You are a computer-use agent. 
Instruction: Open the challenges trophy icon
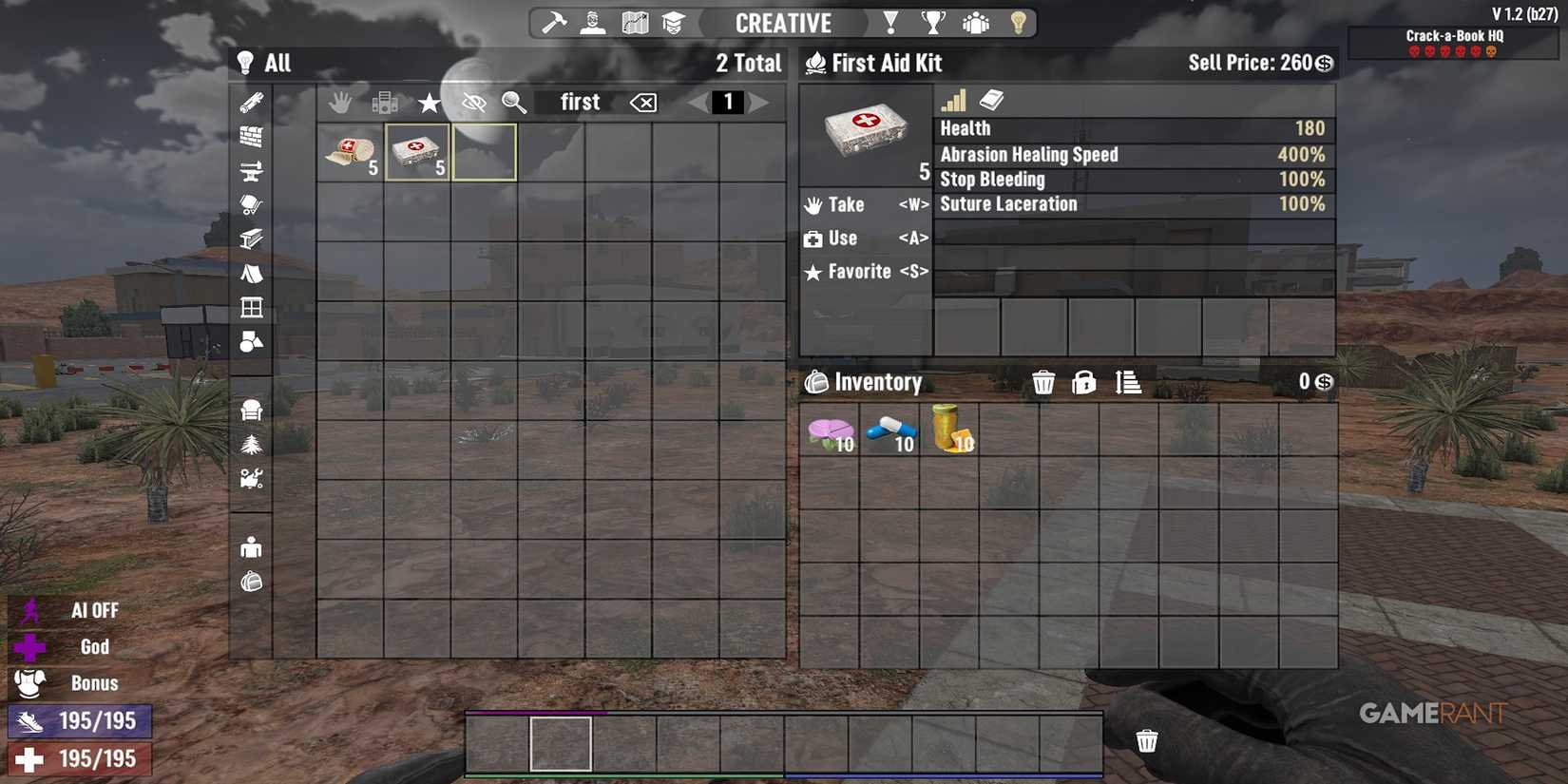tap(933, 22)
